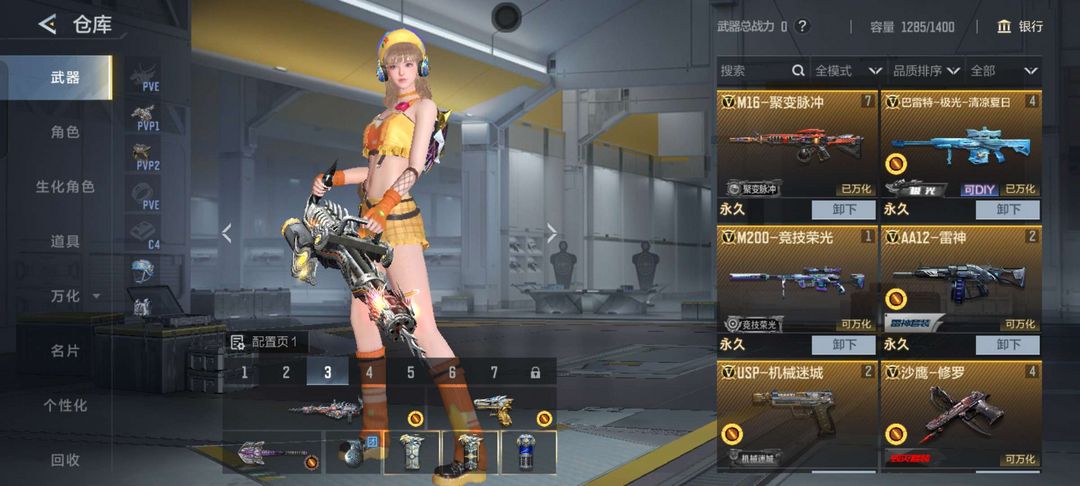Switch to the 角色 category tab
Image resolution: width=1080 pixels, height=486 pixels.
point(65,132)
